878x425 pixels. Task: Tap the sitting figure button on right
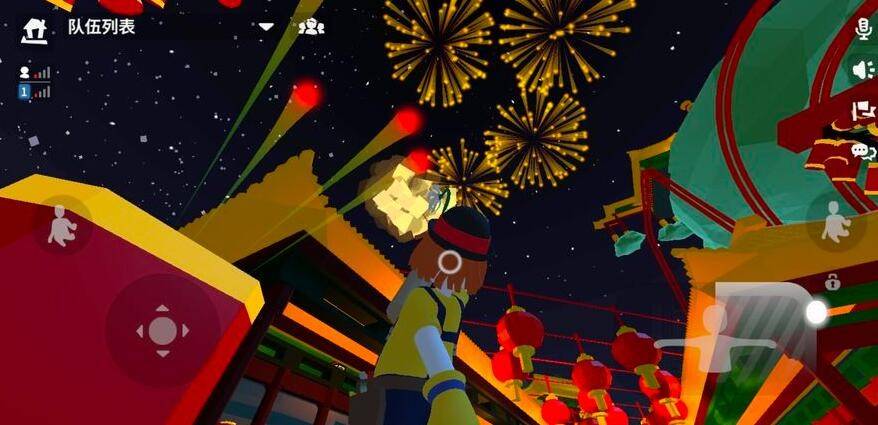tap(833, 224)
